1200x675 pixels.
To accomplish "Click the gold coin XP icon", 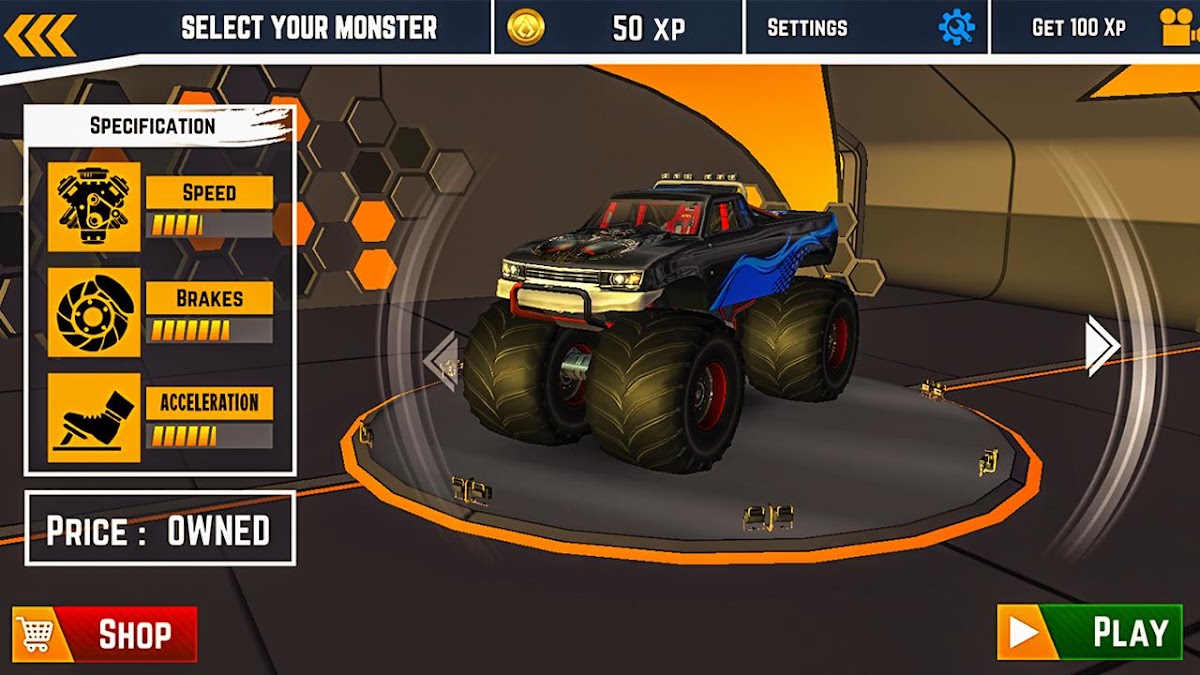I will (526, 28).
